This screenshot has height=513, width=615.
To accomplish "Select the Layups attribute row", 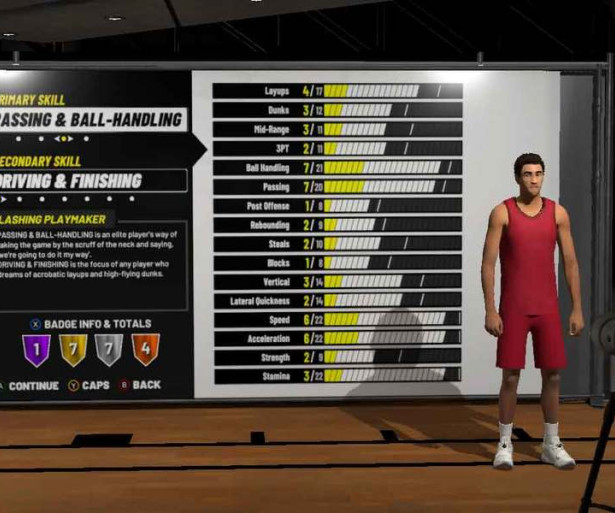I will pyautogui.click(x=337, y=91).
